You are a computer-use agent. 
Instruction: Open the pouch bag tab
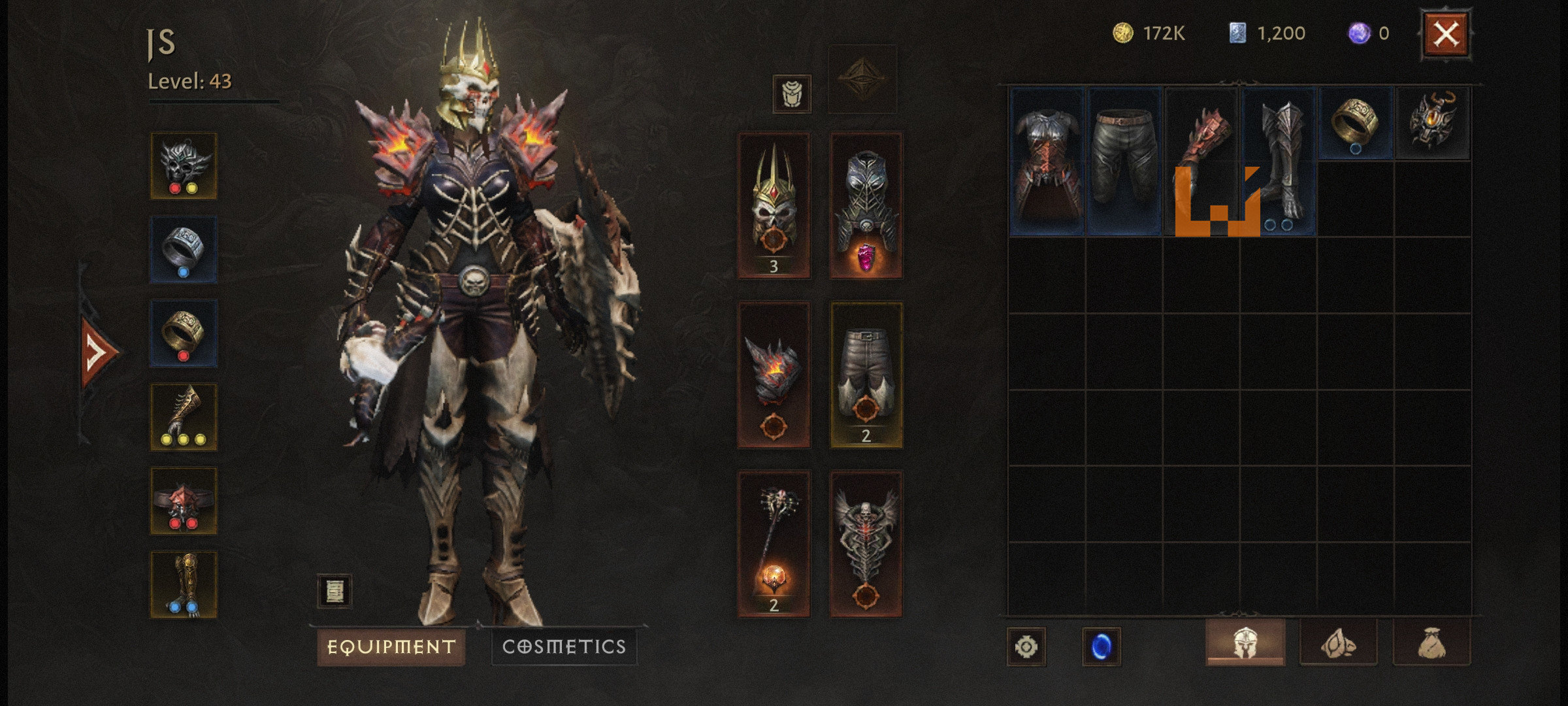(1431, 643)
